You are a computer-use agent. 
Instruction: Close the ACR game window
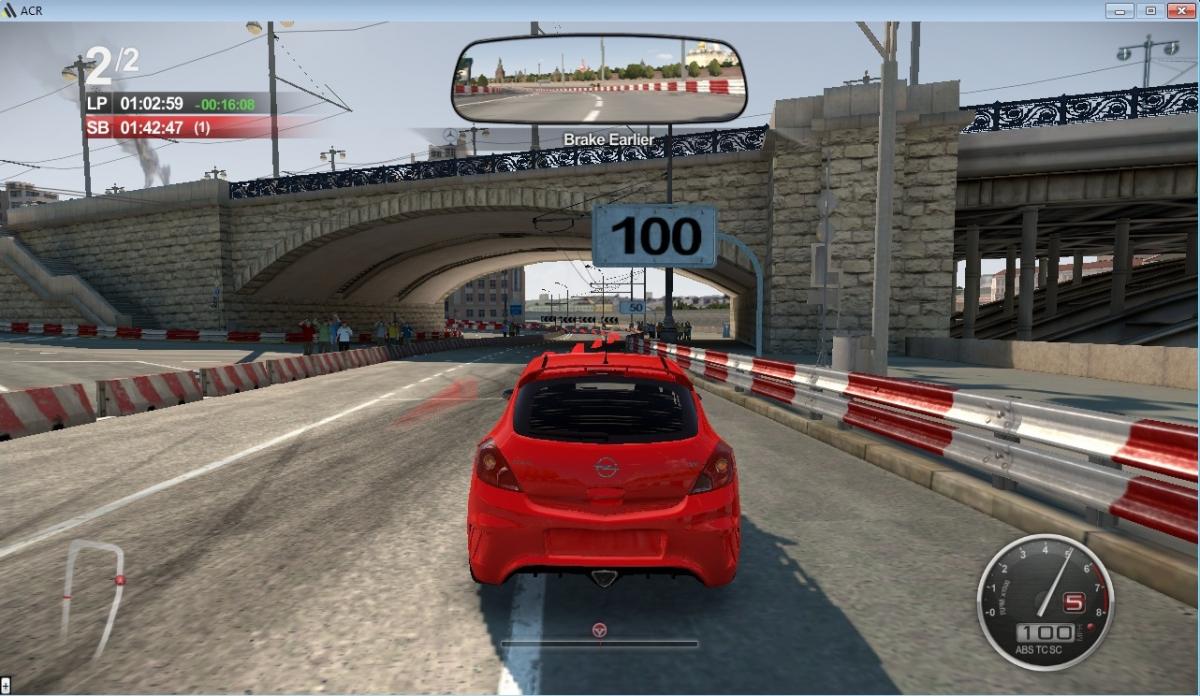click(1181, 10)
